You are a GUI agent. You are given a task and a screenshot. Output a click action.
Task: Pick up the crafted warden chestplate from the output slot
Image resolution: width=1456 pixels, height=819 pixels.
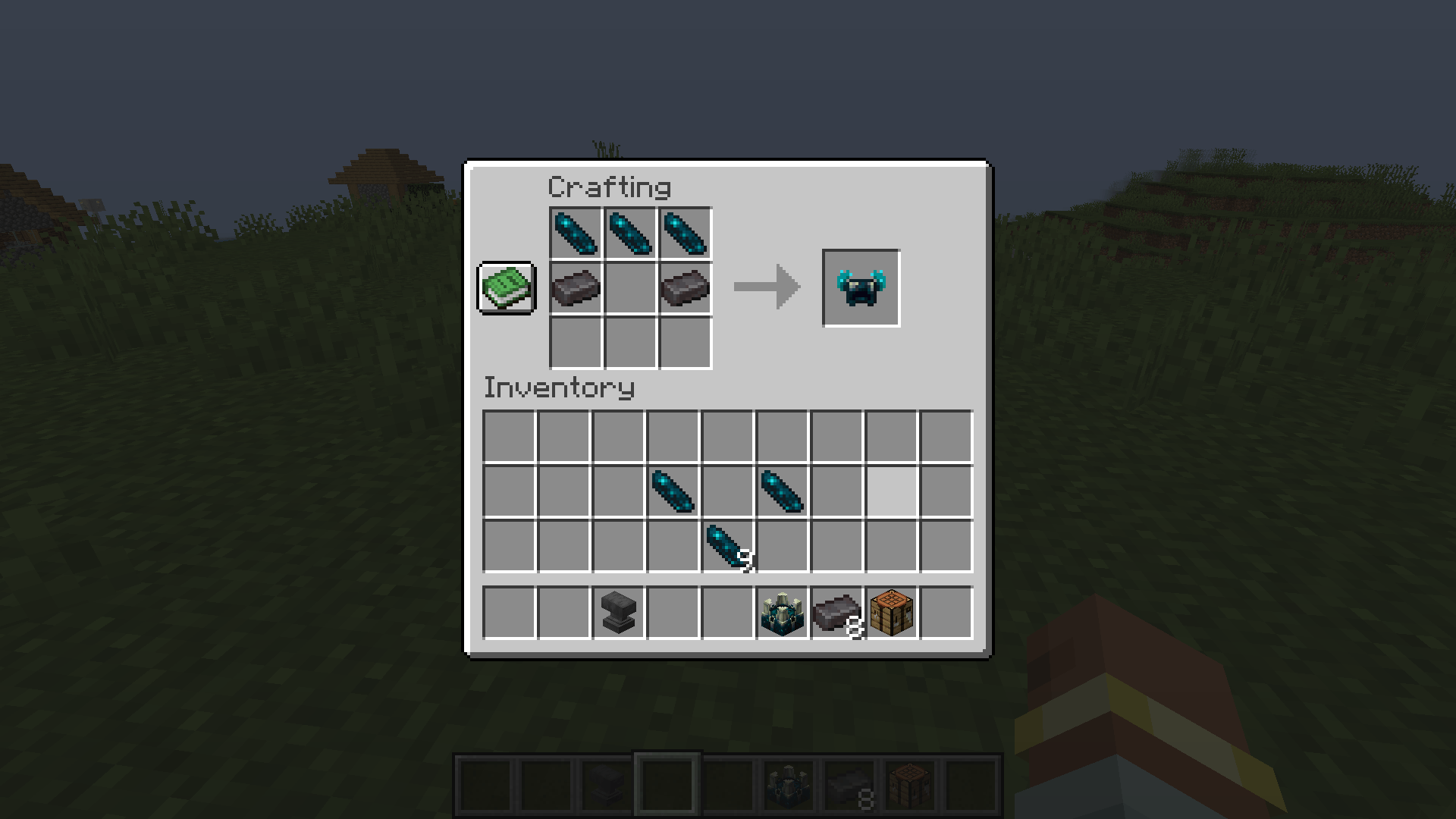tap(860, 287)
